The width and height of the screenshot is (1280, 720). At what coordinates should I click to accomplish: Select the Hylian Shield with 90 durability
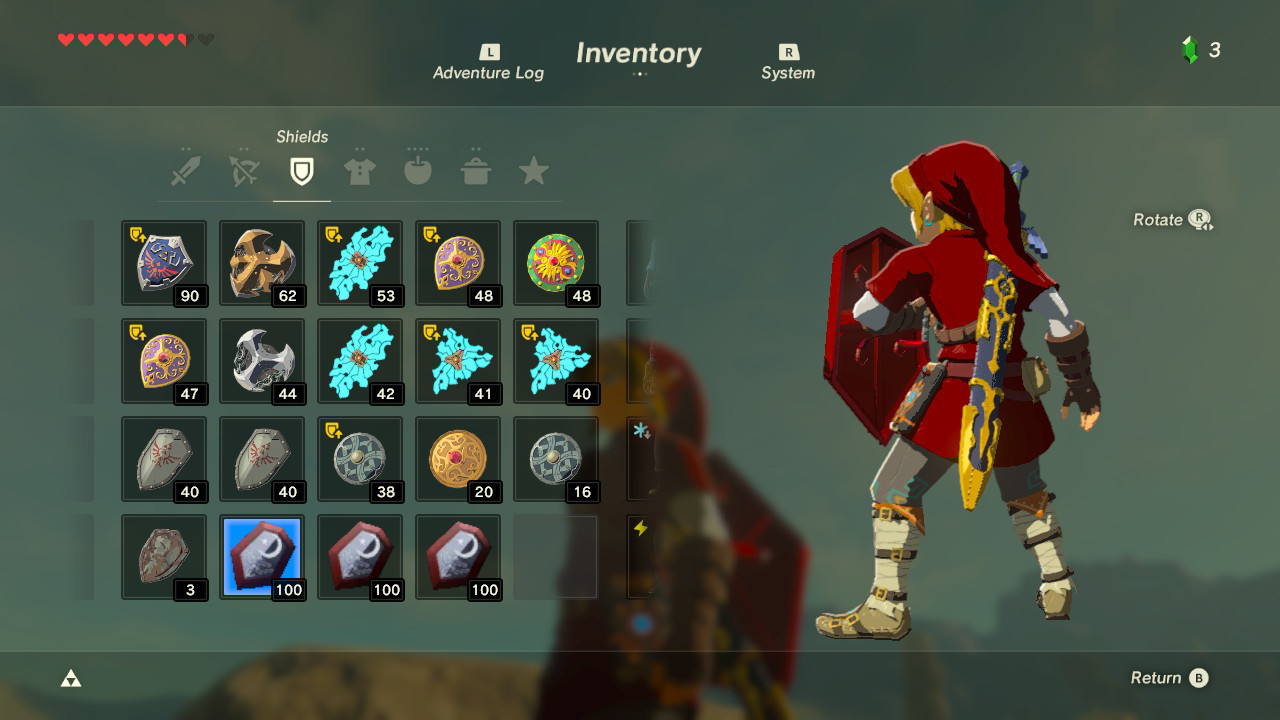163,262
